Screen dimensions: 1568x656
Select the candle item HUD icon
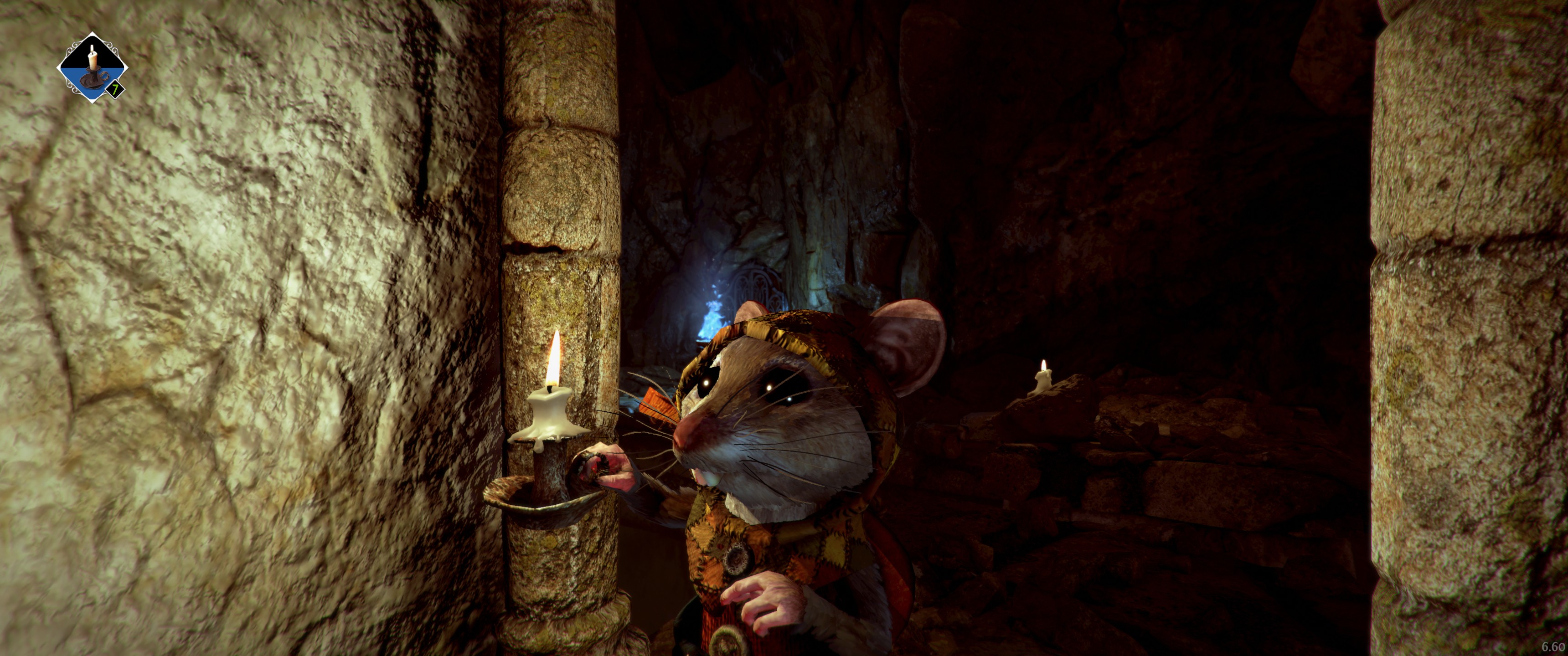tap(92, 67)
